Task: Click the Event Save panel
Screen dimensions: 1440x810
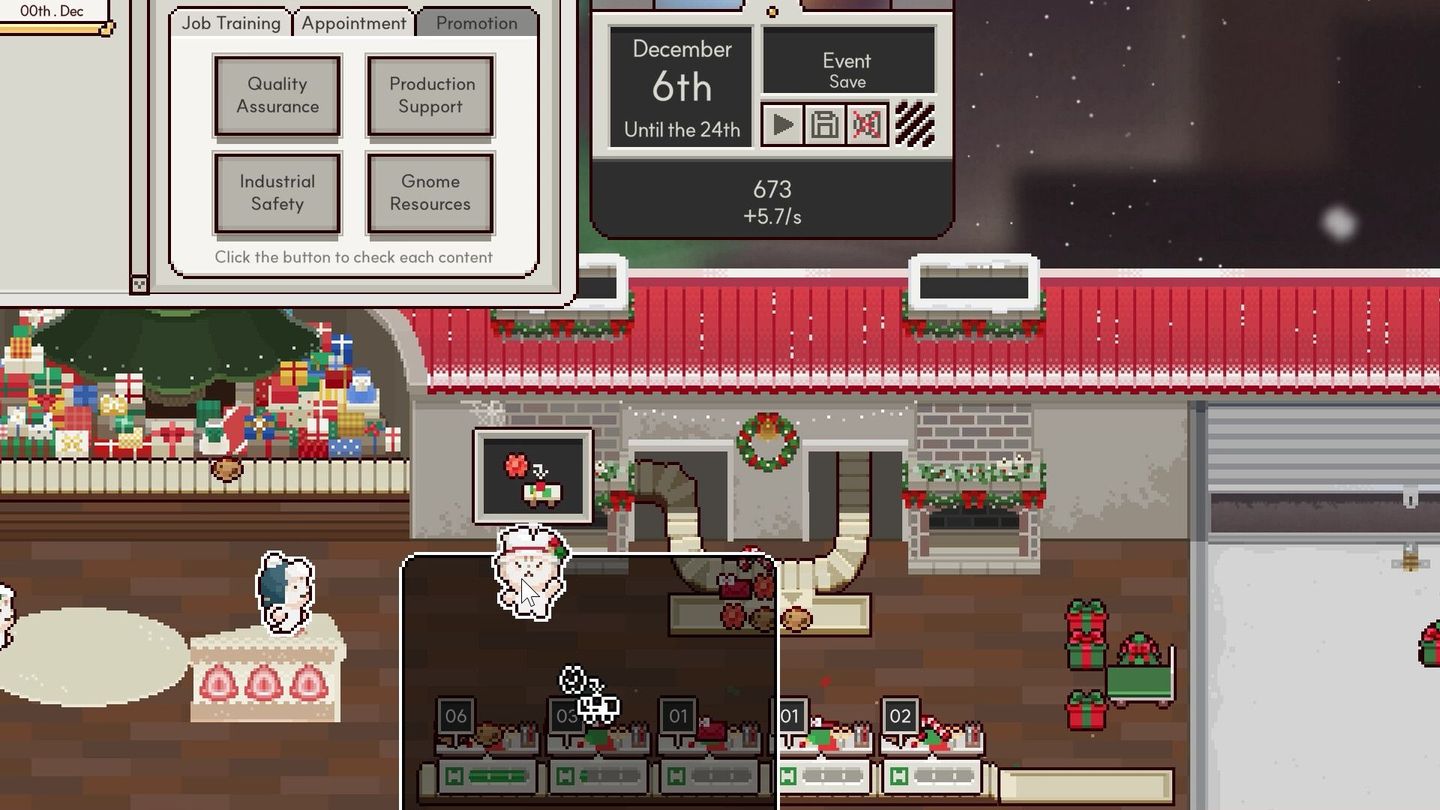Action: [847, 60]
